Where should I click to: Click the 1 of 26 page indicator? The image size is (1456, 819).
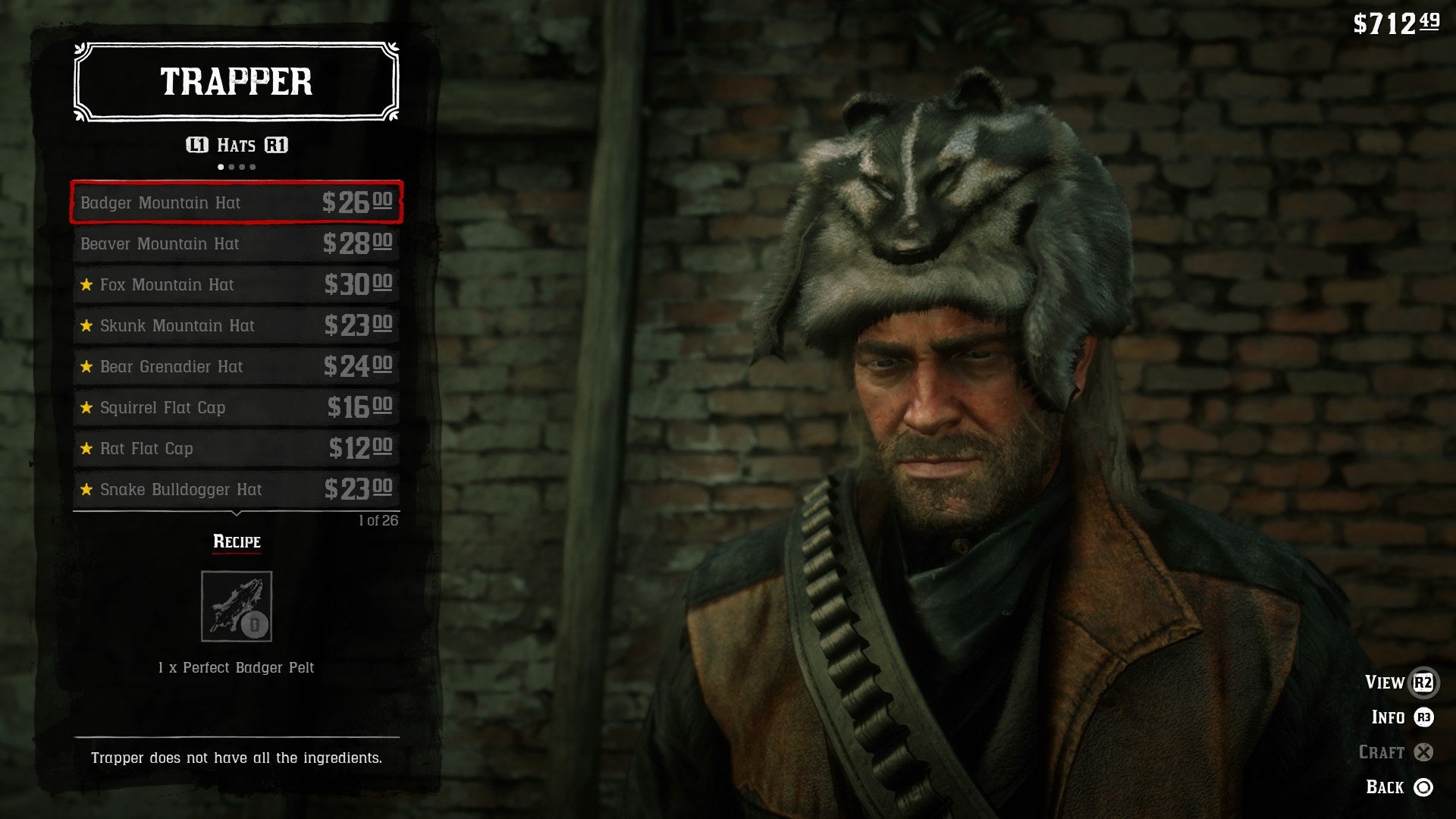point(380,521)
